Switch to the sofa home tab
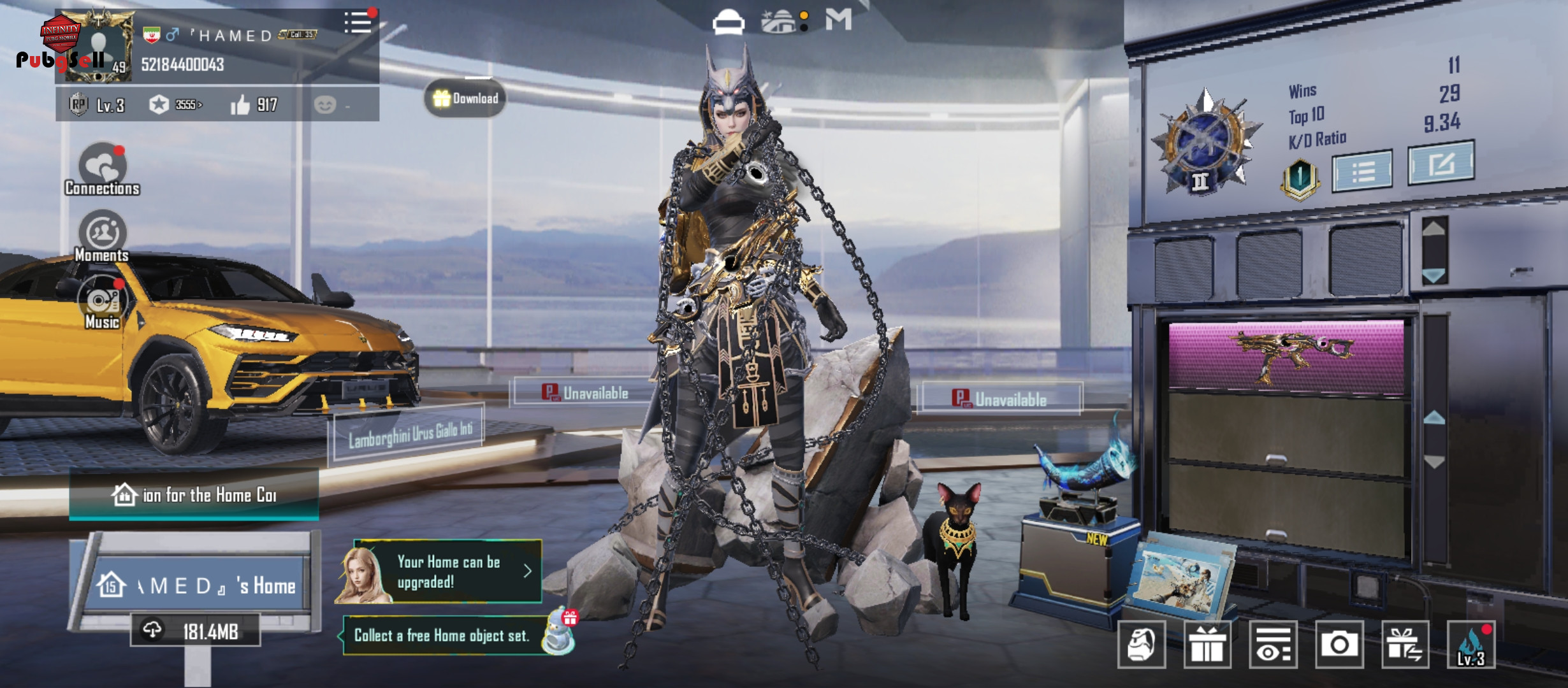 (728, 22)
